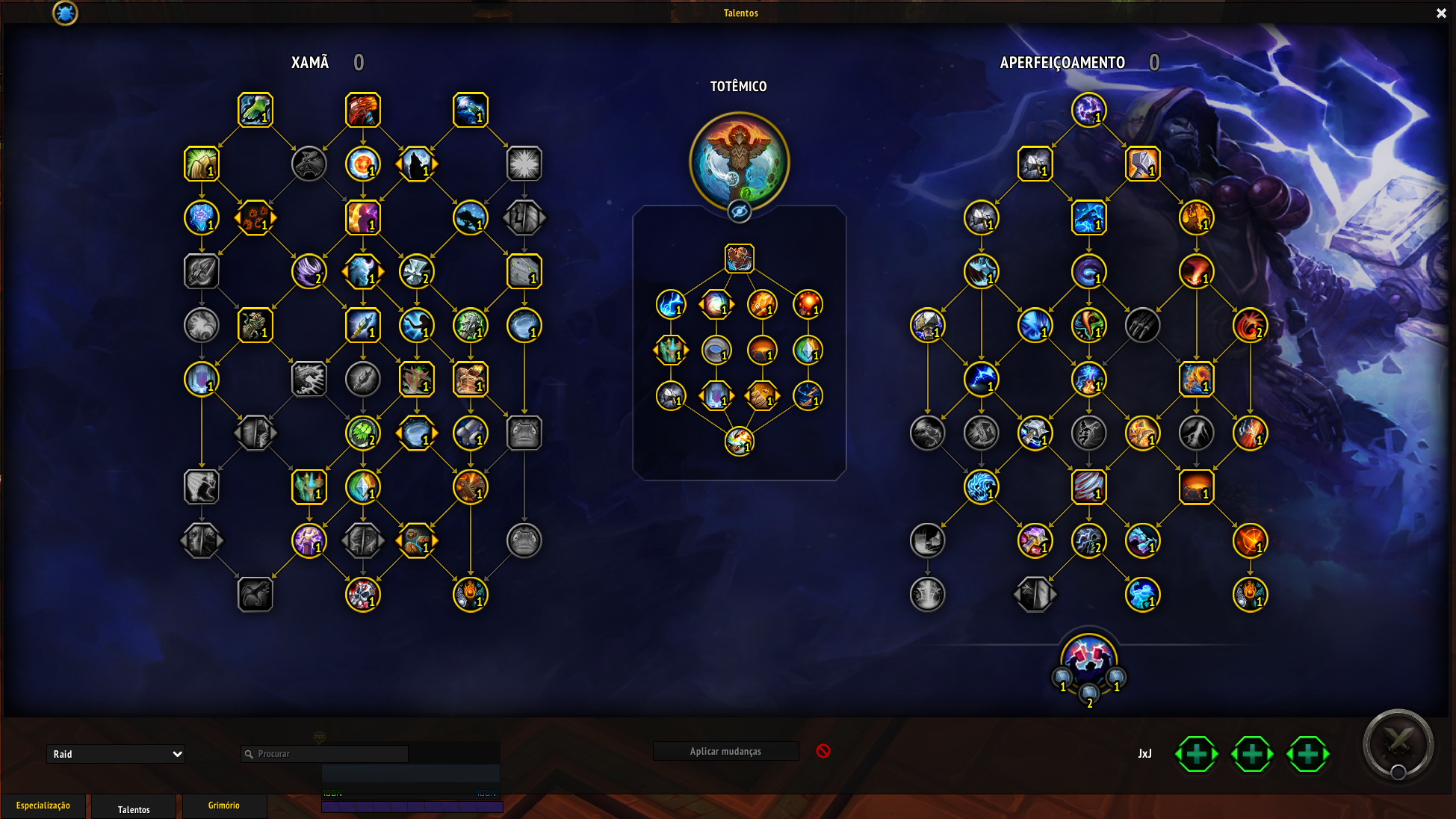1456x819 pixels.
Task: Open the crossed swords PvP talents button
Action: [1398, 744]
